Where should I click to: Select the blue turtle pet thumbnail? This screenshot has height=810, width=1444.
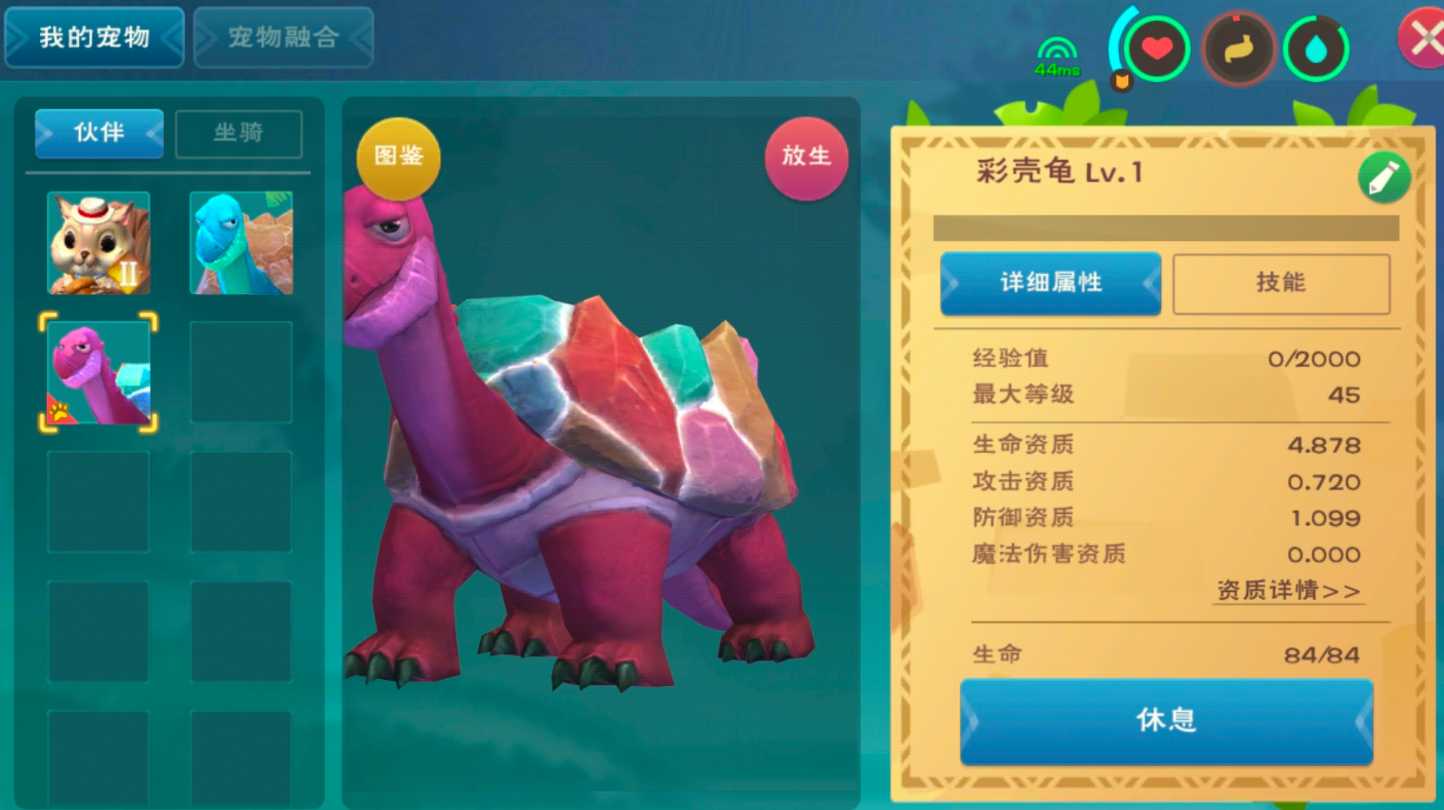point(241,242)
